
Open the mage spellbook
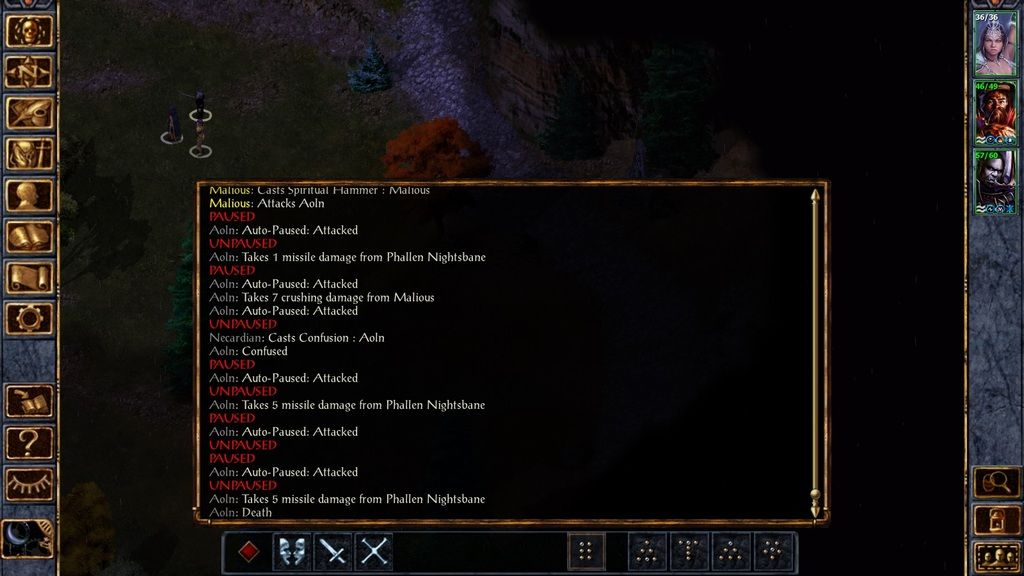click(x=29, y=237)
